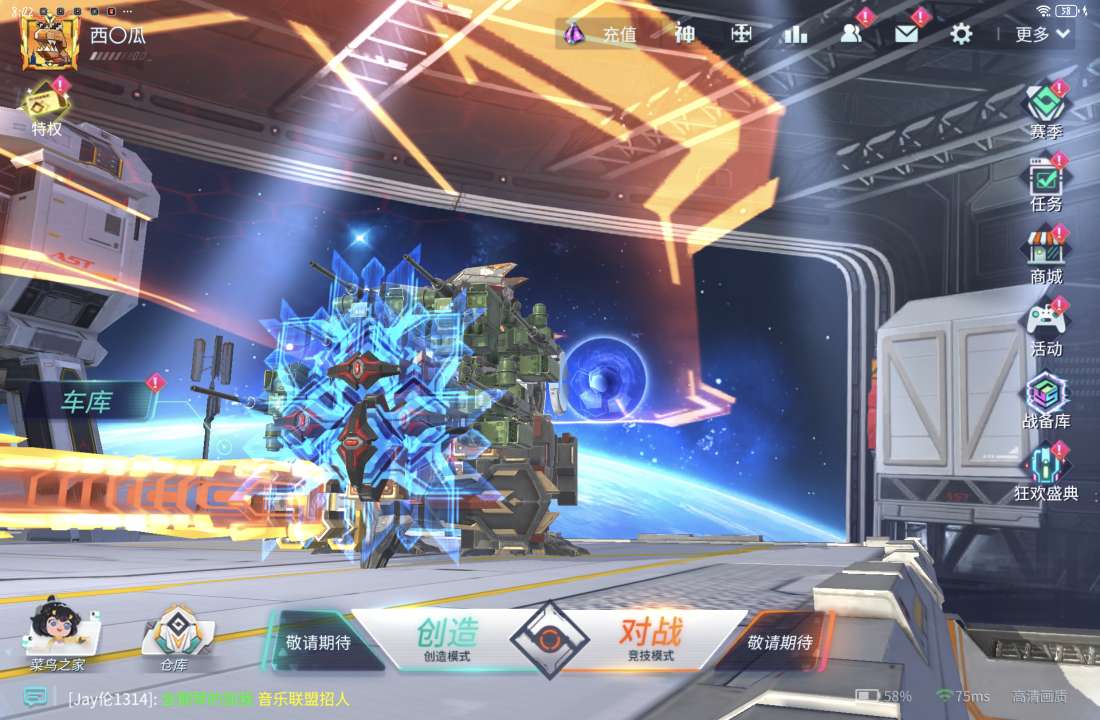
Task: Visit the 商城 store
Action: [x=1046, y=258]
